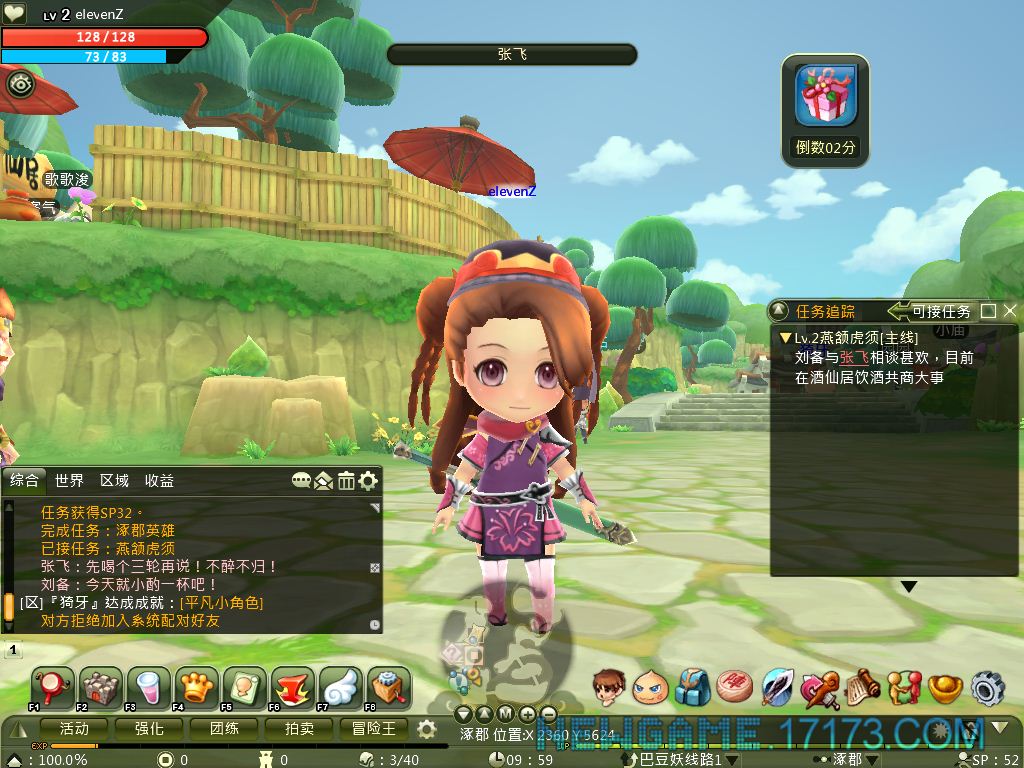
Task: Activate the F7 white wing hotbar slot
Action: point(340,687)
